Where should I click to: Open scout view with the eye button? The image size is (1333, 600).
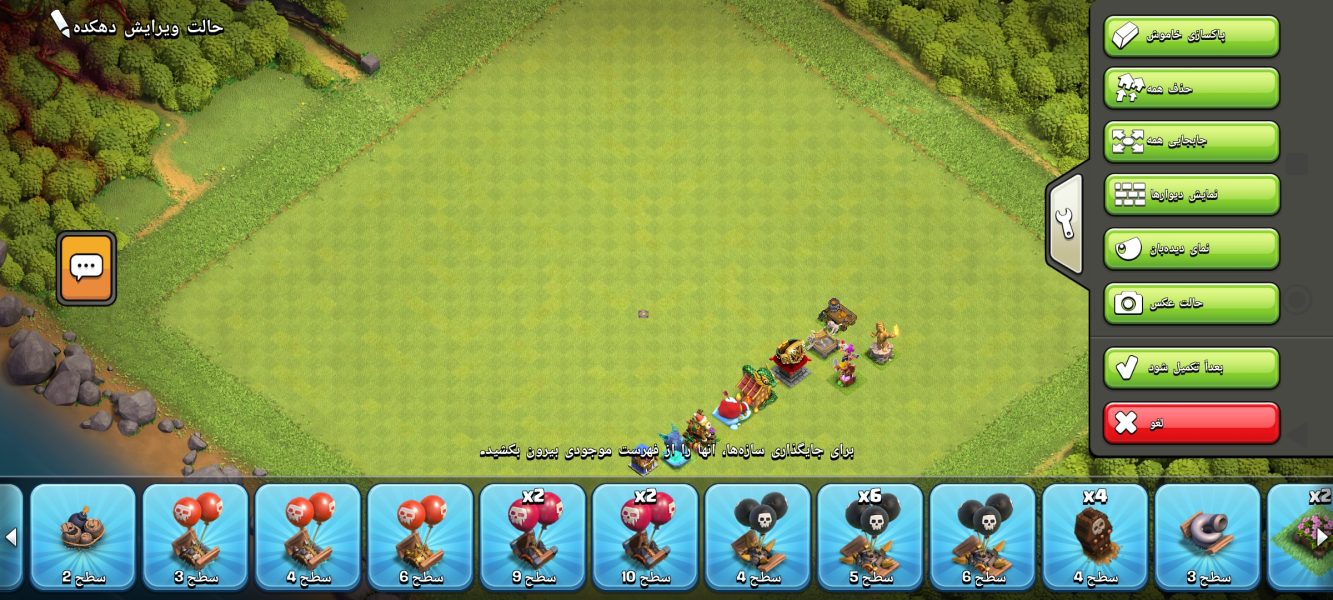coord(1191,248)
